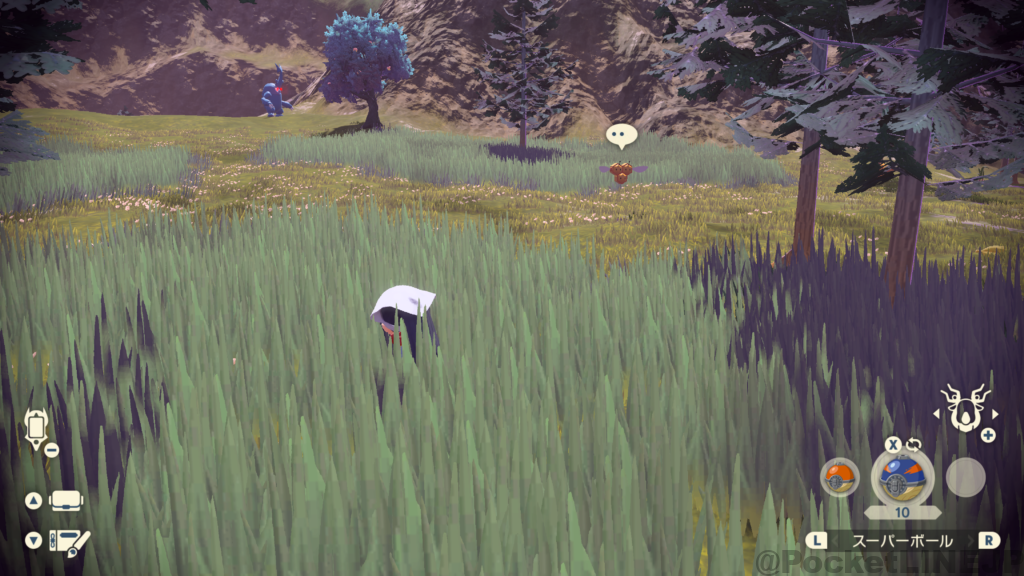Select the blue Great Ball item slot
Viewport: 1024px width, 576px height.
tap(902, 477)
